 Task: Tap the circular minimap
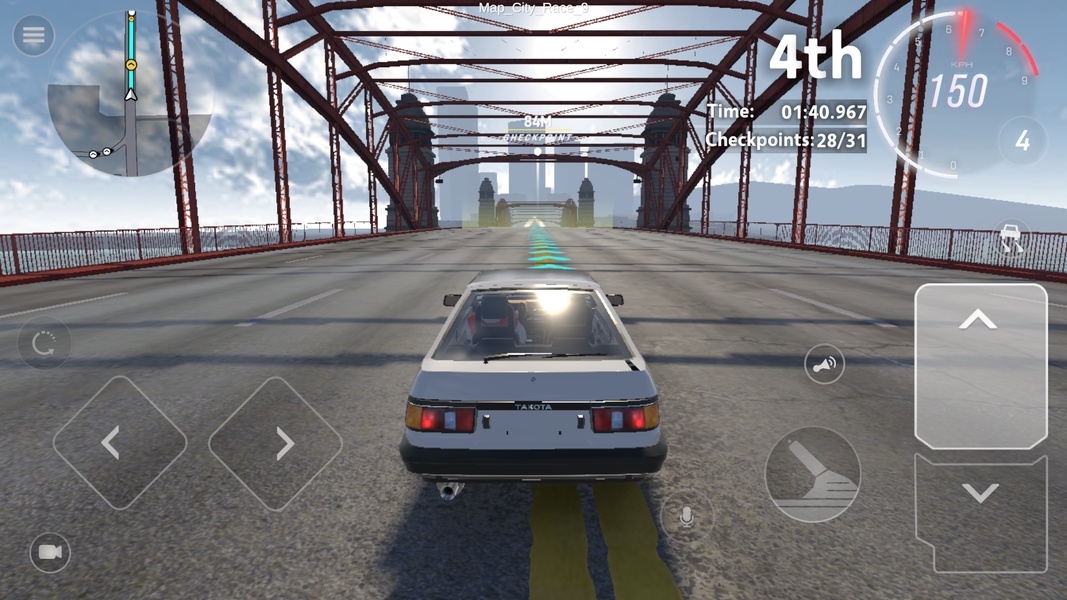click(x=129, y=96)
